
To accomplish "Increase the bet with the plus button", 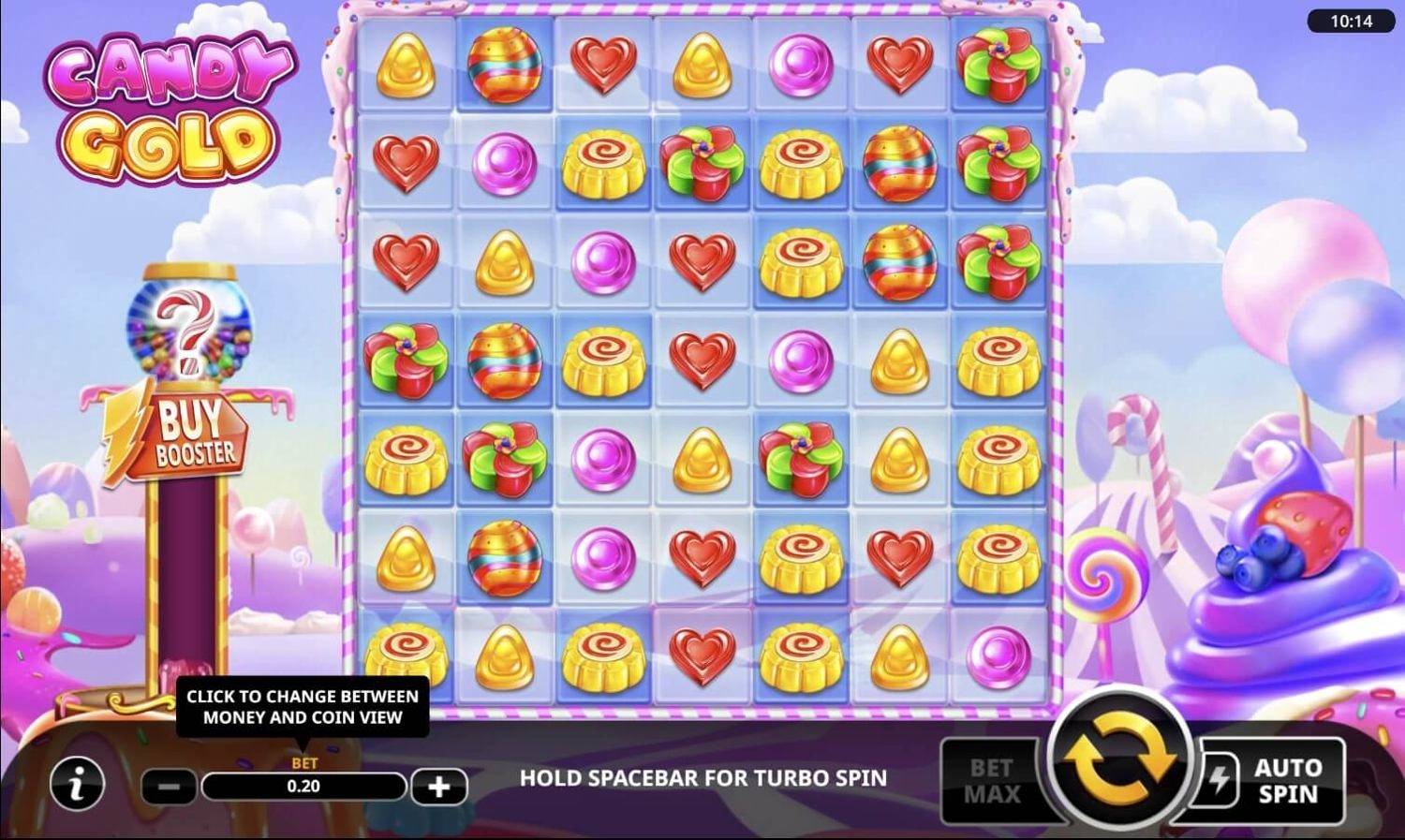I will [438, 787].
